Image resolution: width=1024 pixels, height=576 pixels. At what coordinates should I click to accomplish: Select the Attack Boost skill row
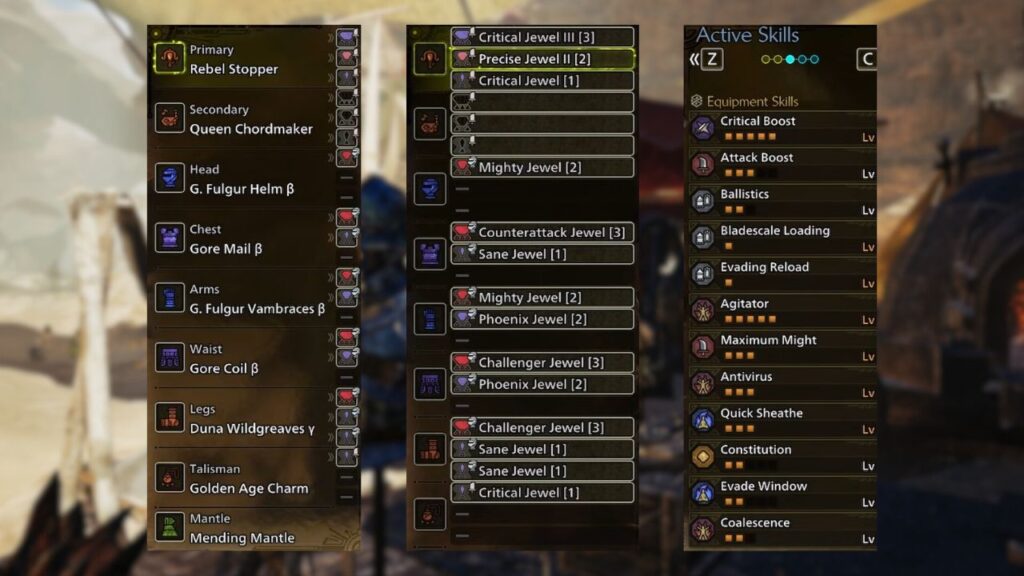782,164
